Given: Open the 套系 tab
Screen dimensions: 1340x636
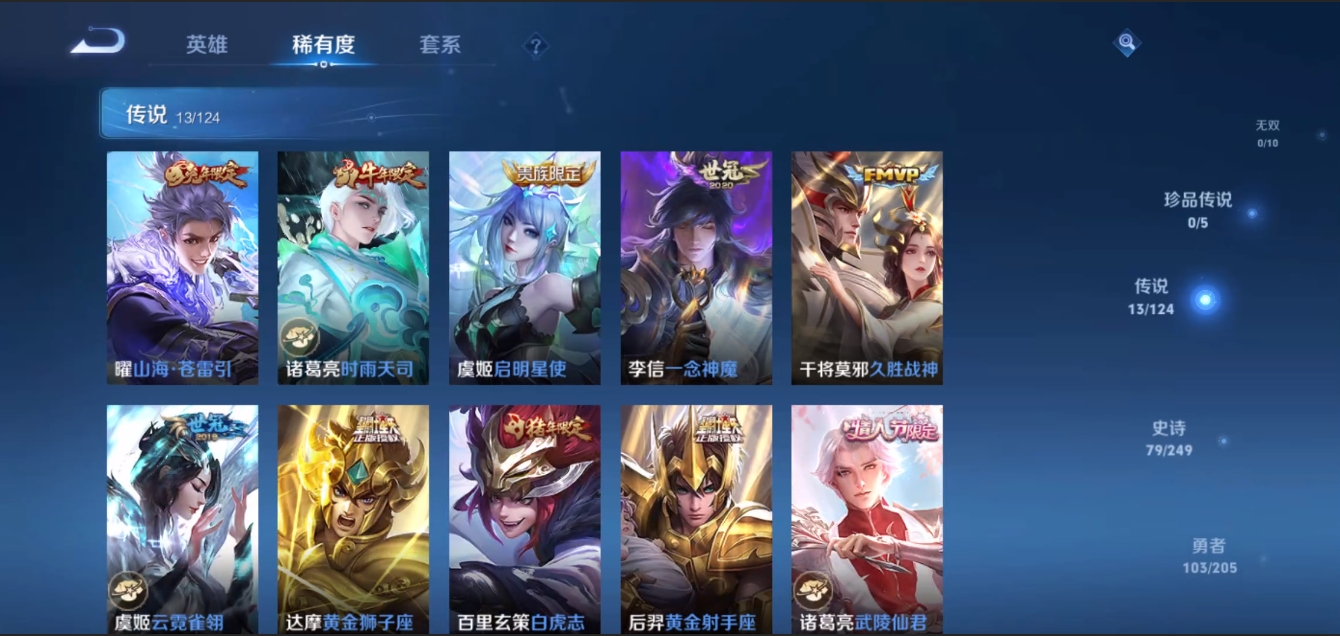Looking at the screenshot, I should click(440, 45).
